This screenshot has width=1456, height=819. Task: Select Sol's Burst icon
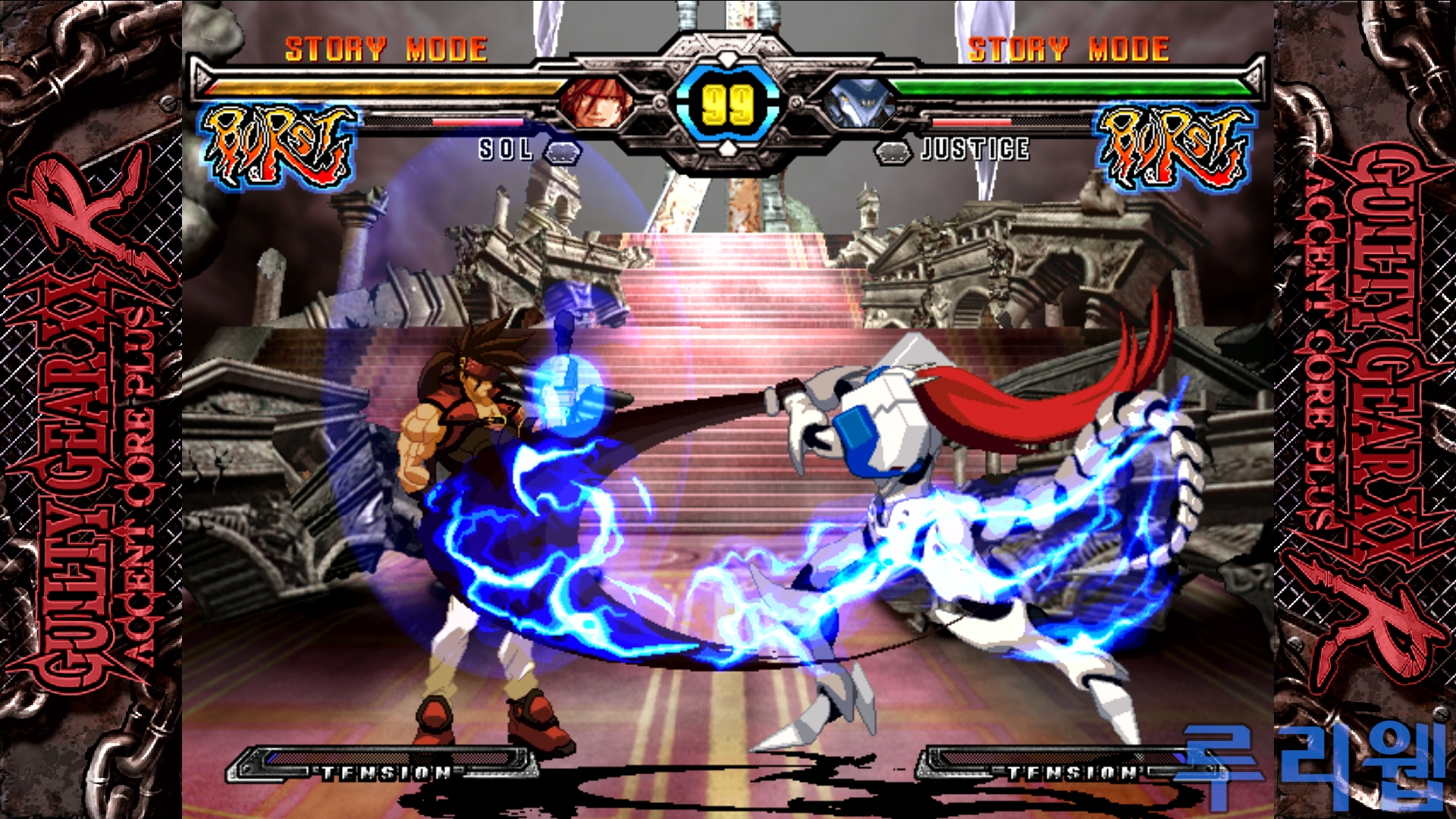(x=278, y=146)
